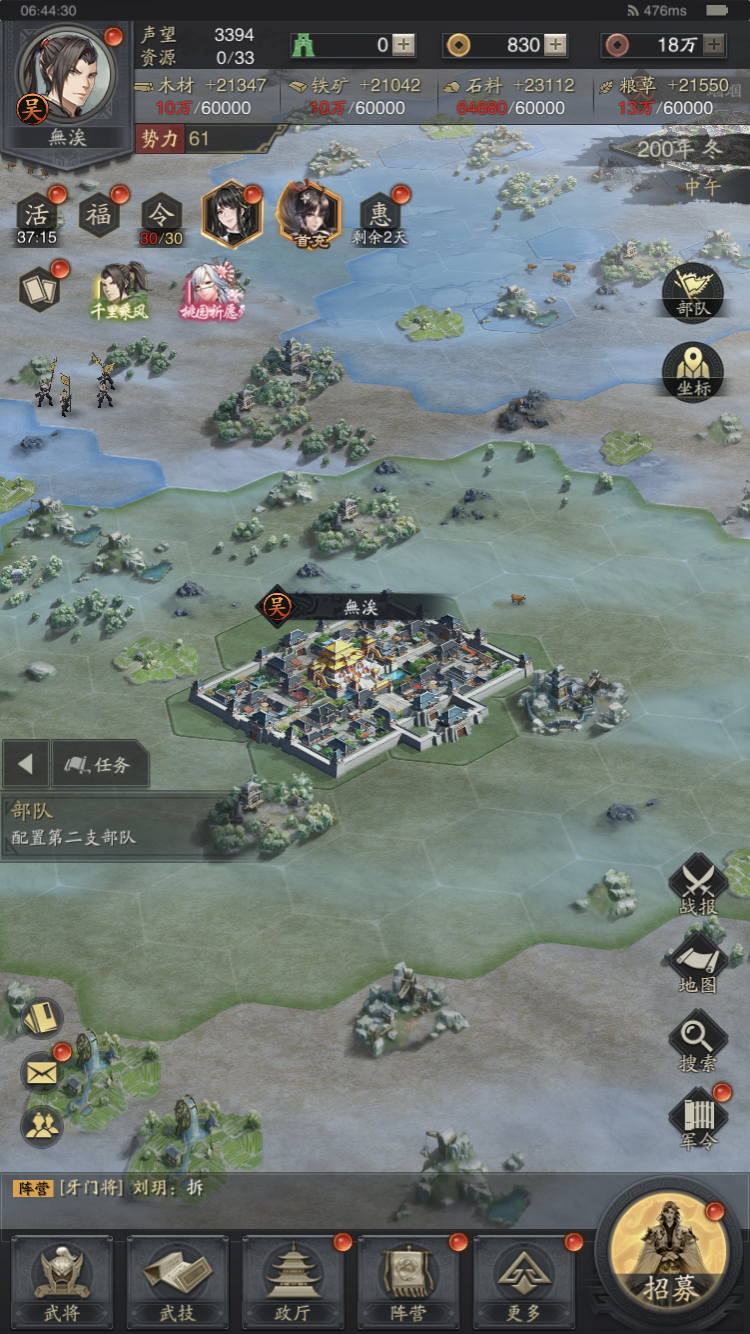750x1334 pixels.
Task: Open the 军令 military orders icon
Action: (x=698, y=1120)
